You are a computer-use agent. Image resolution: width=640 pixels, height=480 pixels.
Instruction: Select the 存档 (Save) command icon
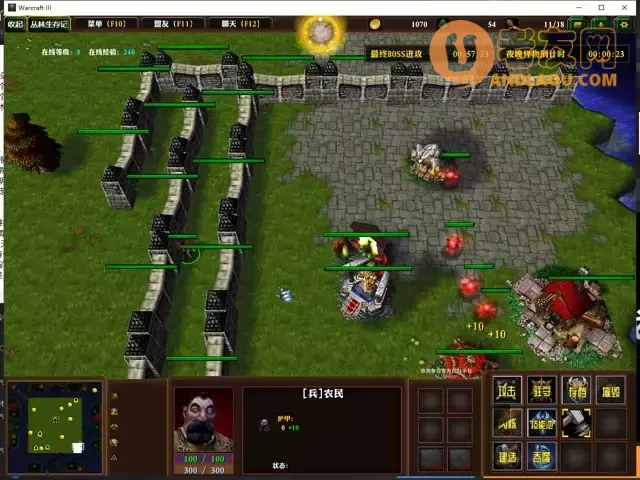(575, 390)
